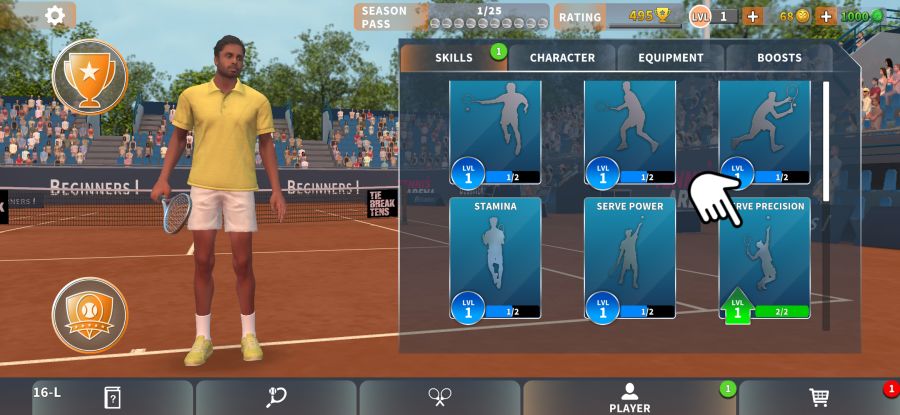Screen dimensions: 900x415
Task: Open the Equipment tab
Action: (671, 58)
